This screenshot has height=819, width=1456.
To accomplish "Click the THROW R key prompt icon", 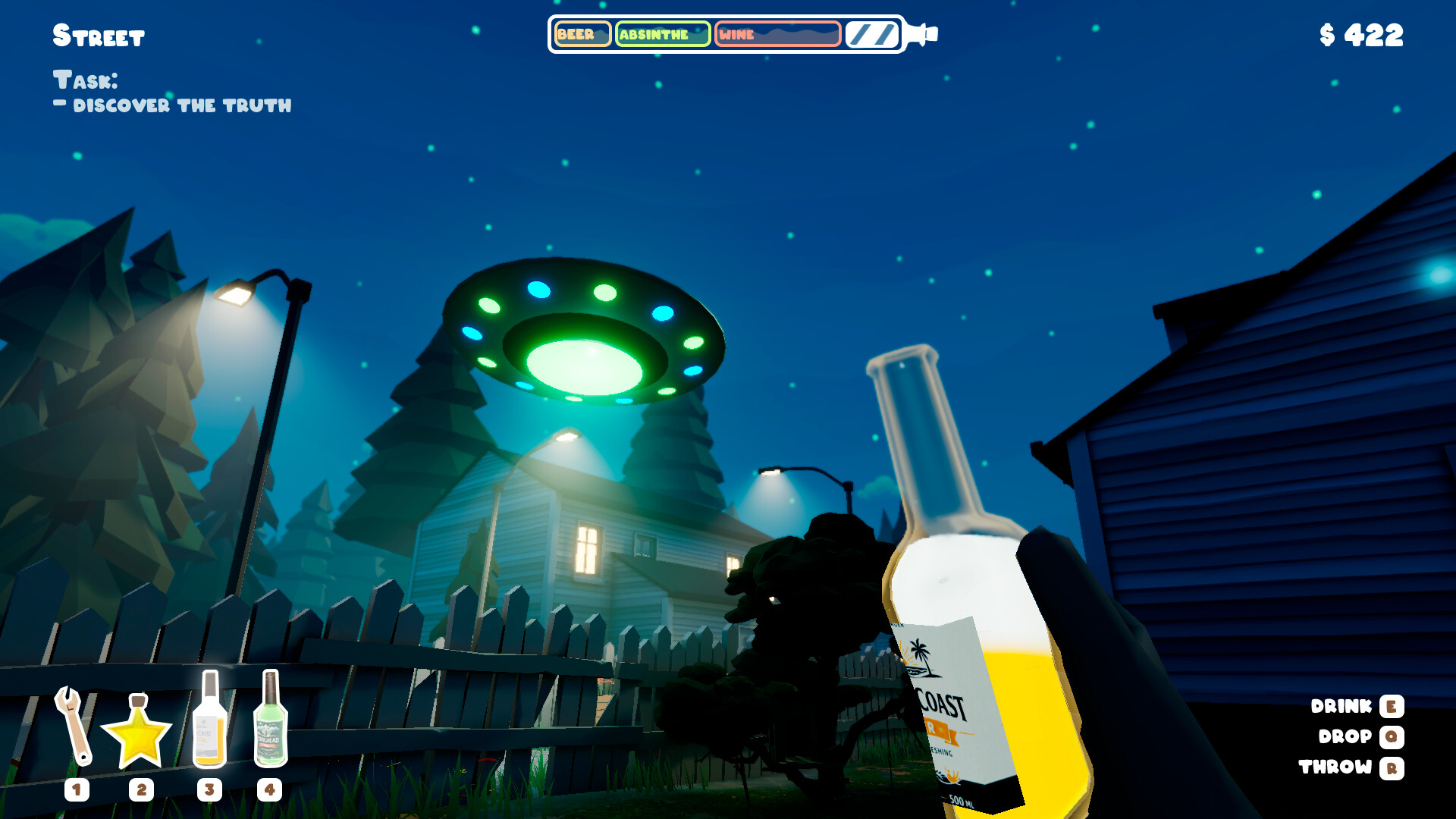I will pos(1392,767).
